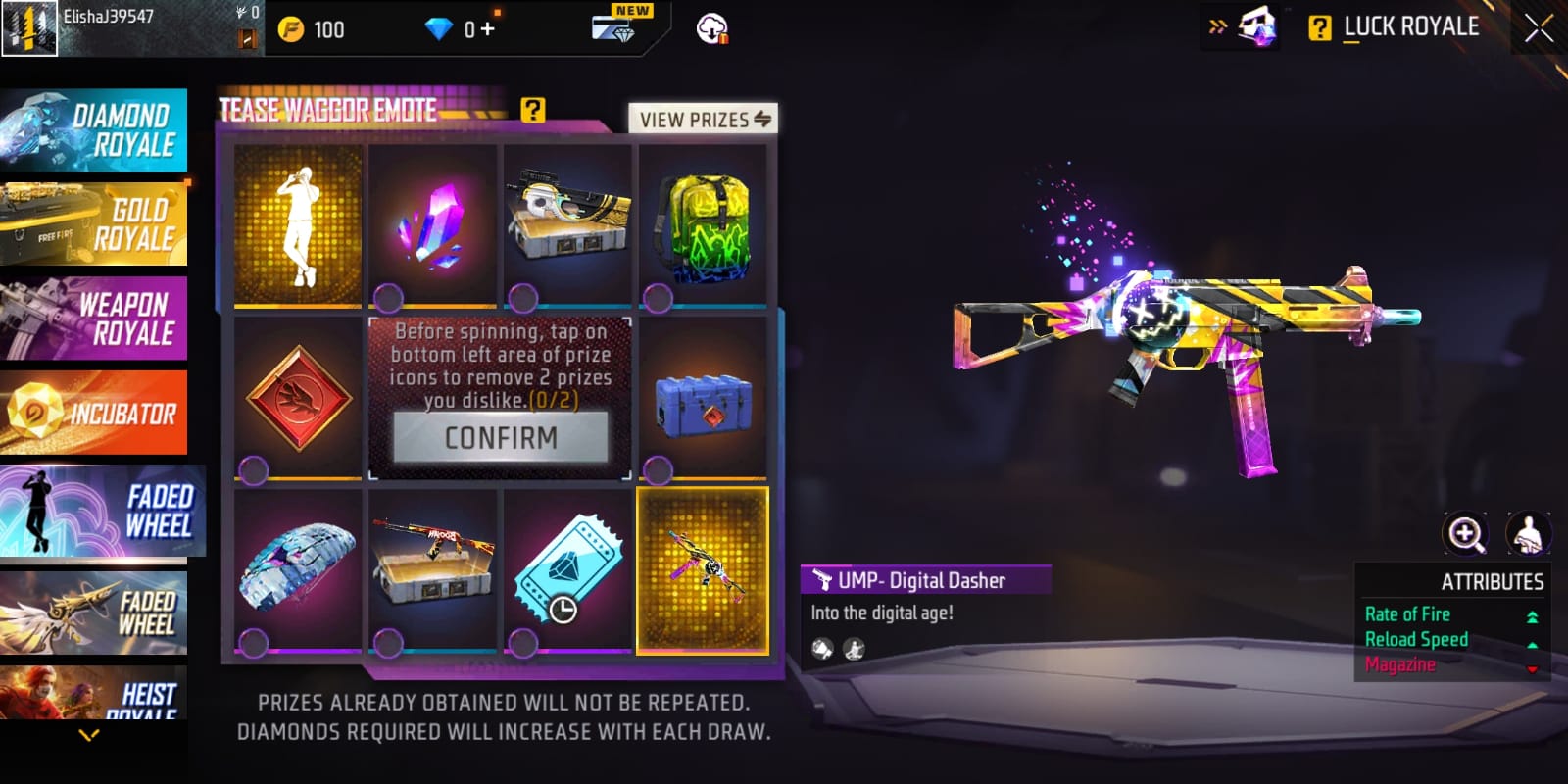Open the Incubator tab
1568x784 pixels.
click(94, 413)
